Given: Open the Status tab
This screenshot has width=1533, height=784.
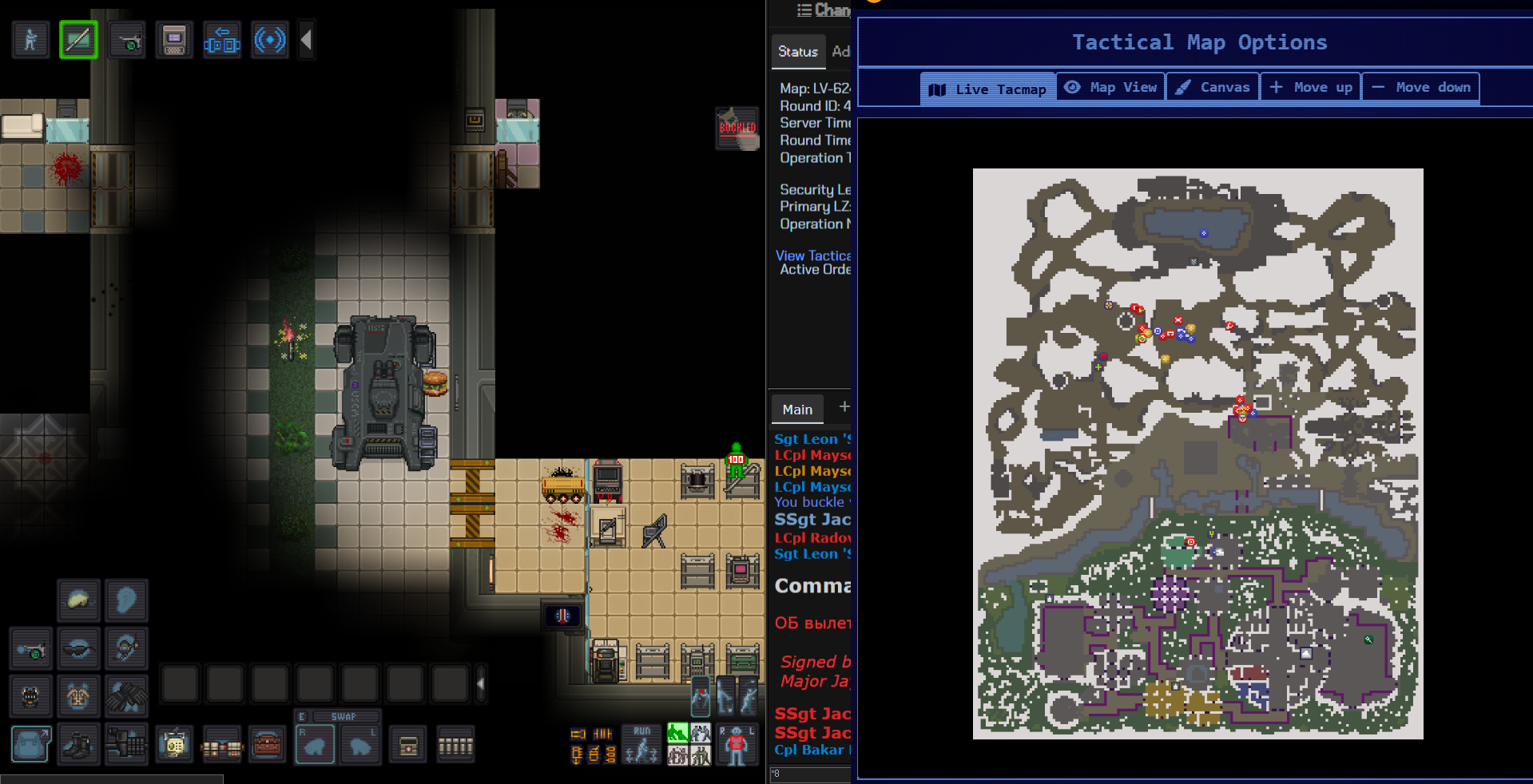Looking at the screenshot, I should point(797,51).
